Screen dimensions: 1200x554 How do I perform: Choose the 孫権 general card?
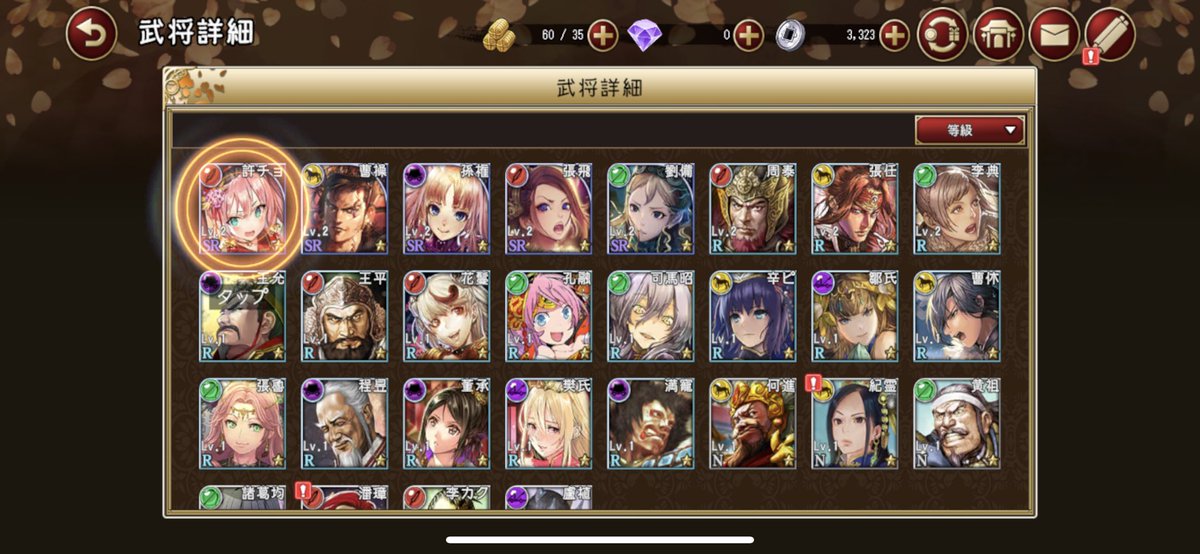coord(447,209)
